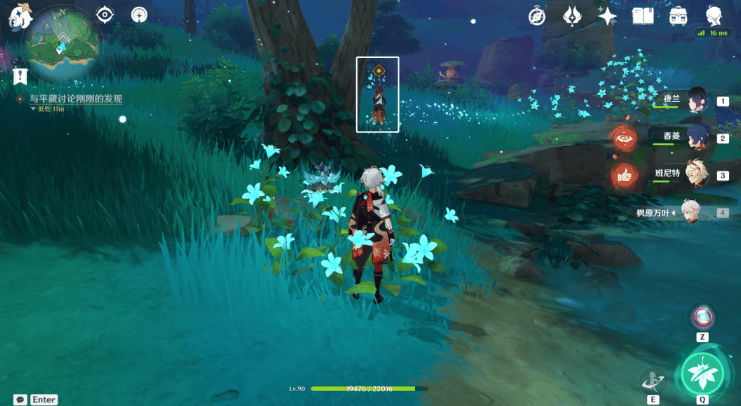Screen dimensions: 741x406
Task: Switch to party member 班尼特
Action: (x=697, y=174)
